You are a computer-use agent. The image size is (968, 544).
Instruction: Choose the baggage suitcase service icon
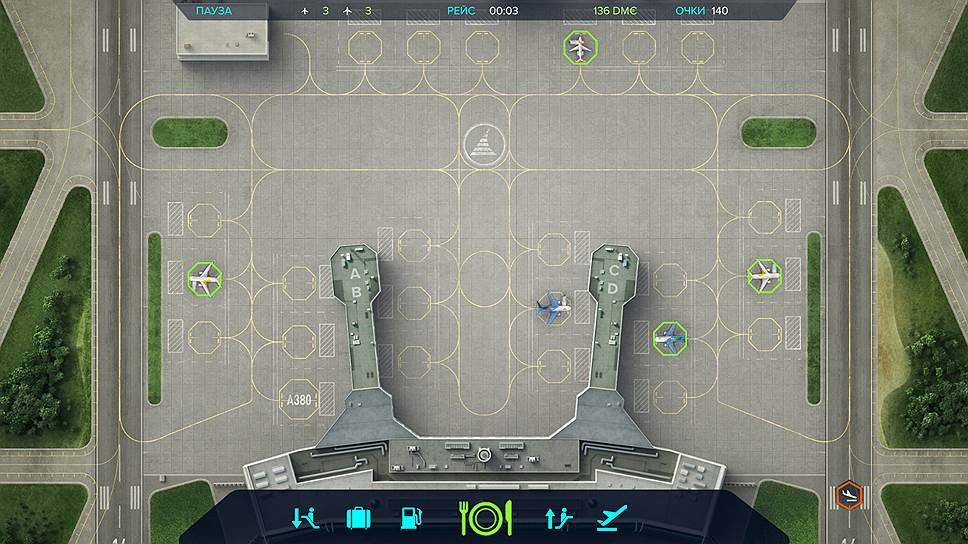(358, 517)
